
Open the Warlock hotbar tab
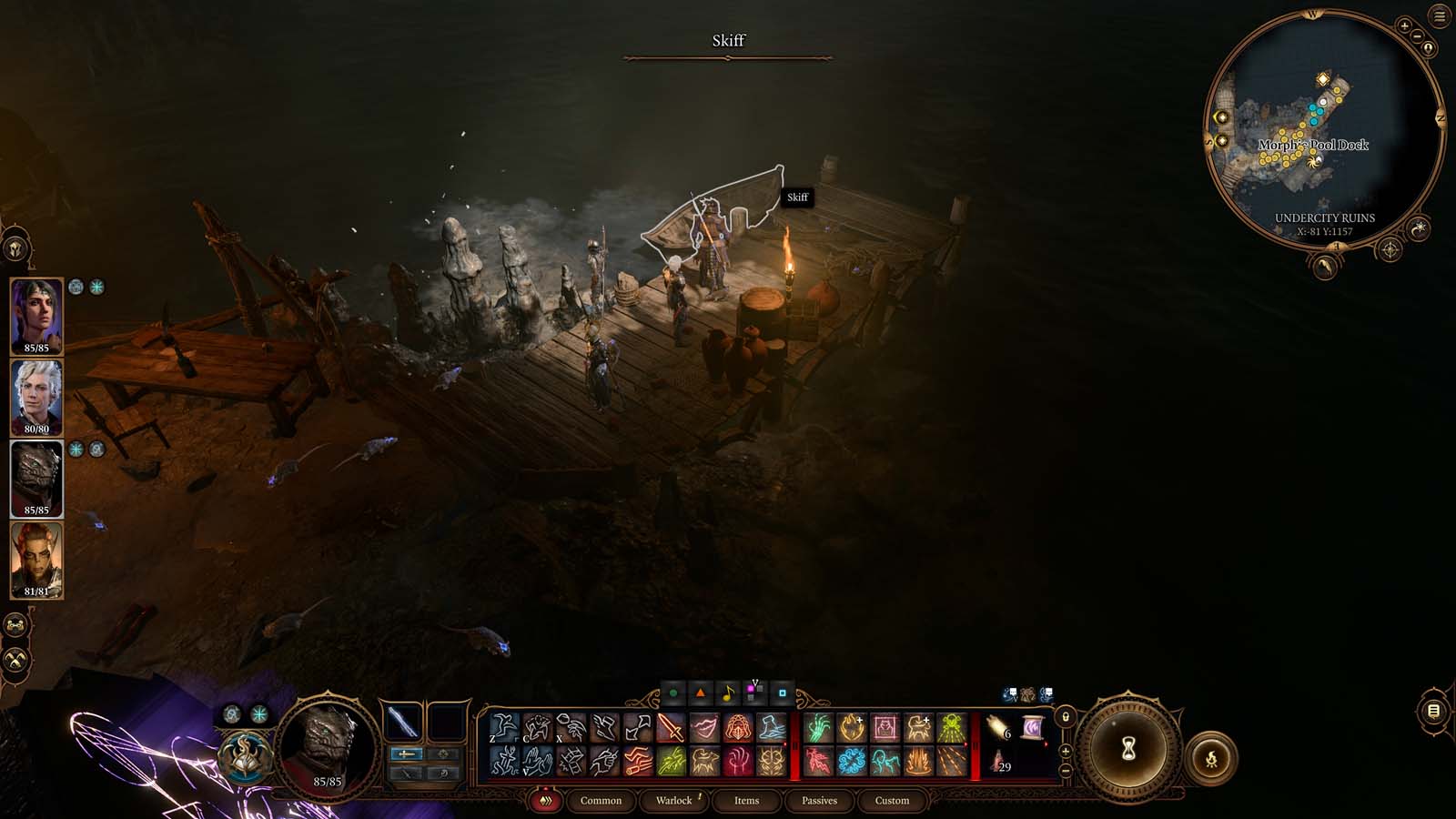click(x=674, y=801)
